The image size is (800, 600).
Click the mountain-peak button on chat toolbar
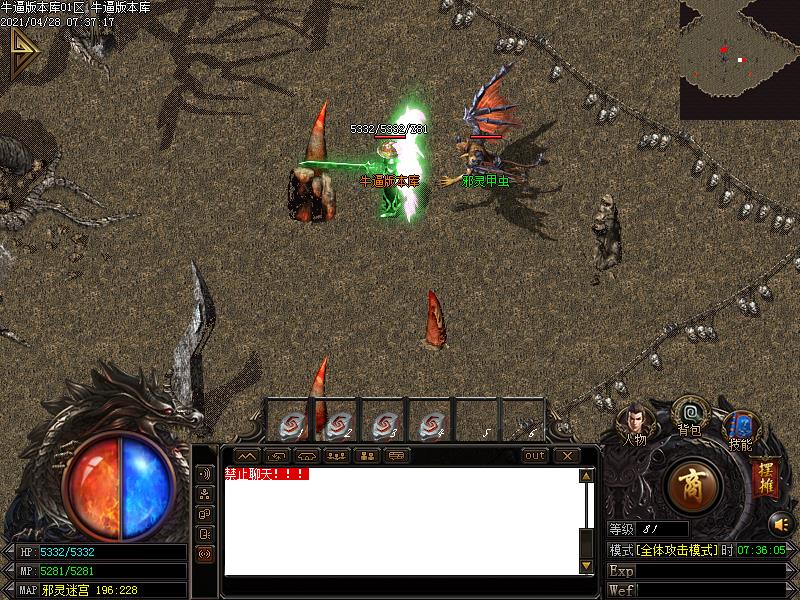pos(246,456)
